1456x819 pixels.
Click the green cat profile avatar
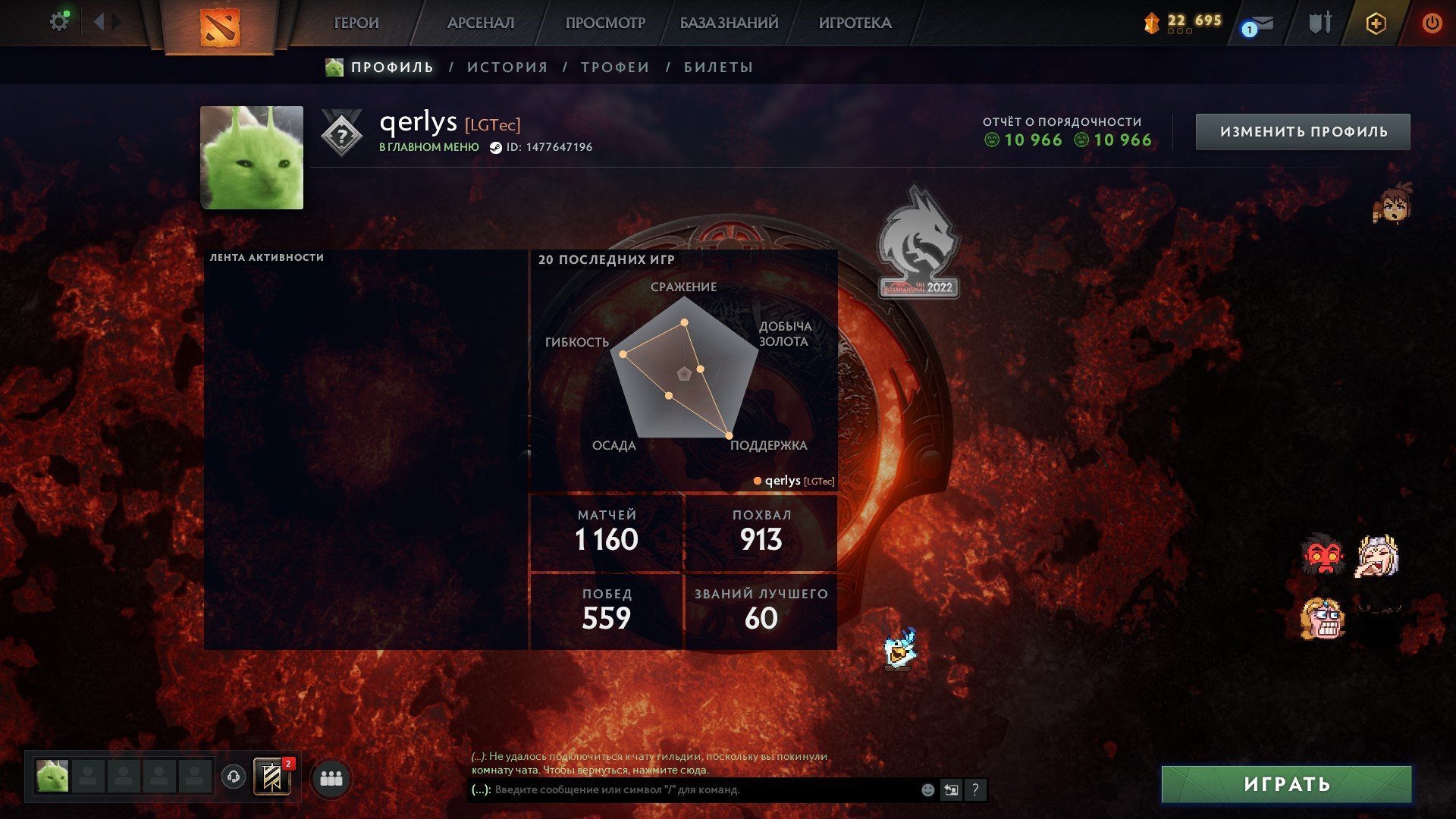click(x=252, y=158)
